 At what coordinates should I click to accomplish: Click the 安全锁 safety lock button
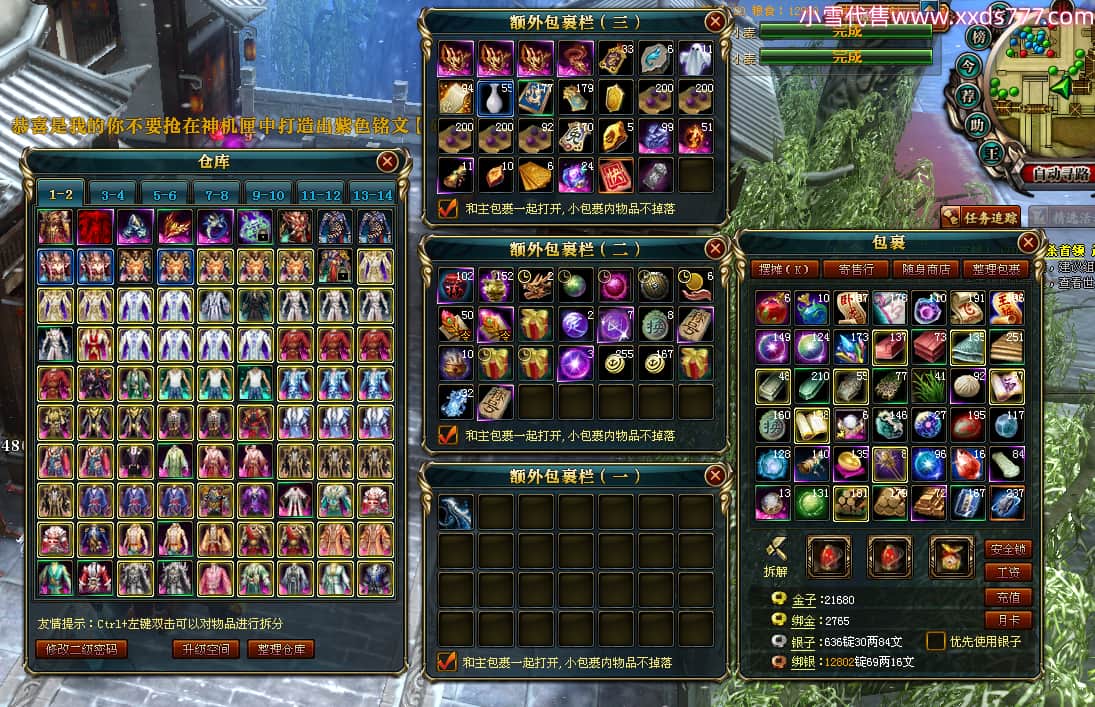point(1008,549)
